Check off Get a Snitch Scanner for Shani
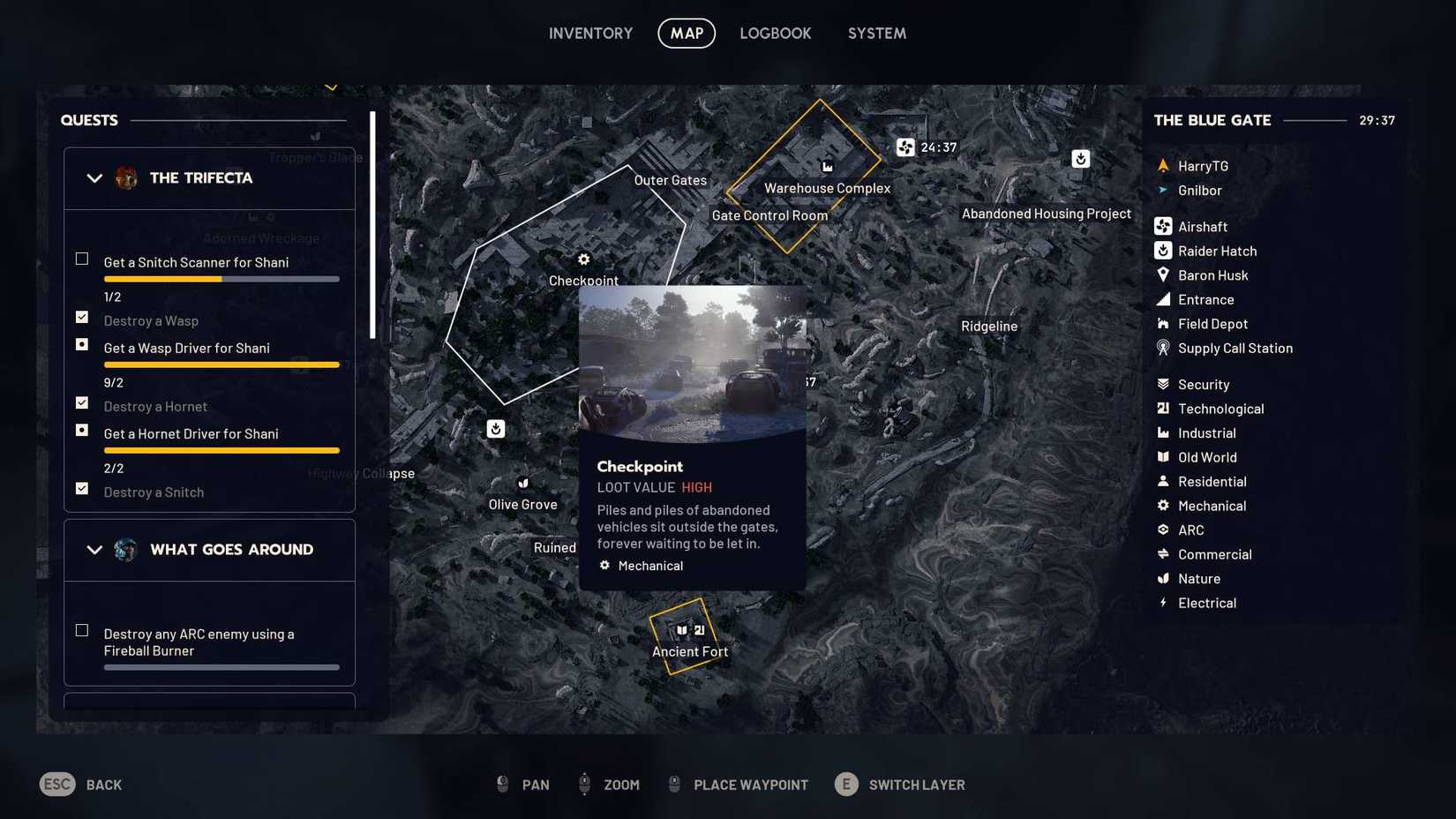 click(x=81, y=259)
